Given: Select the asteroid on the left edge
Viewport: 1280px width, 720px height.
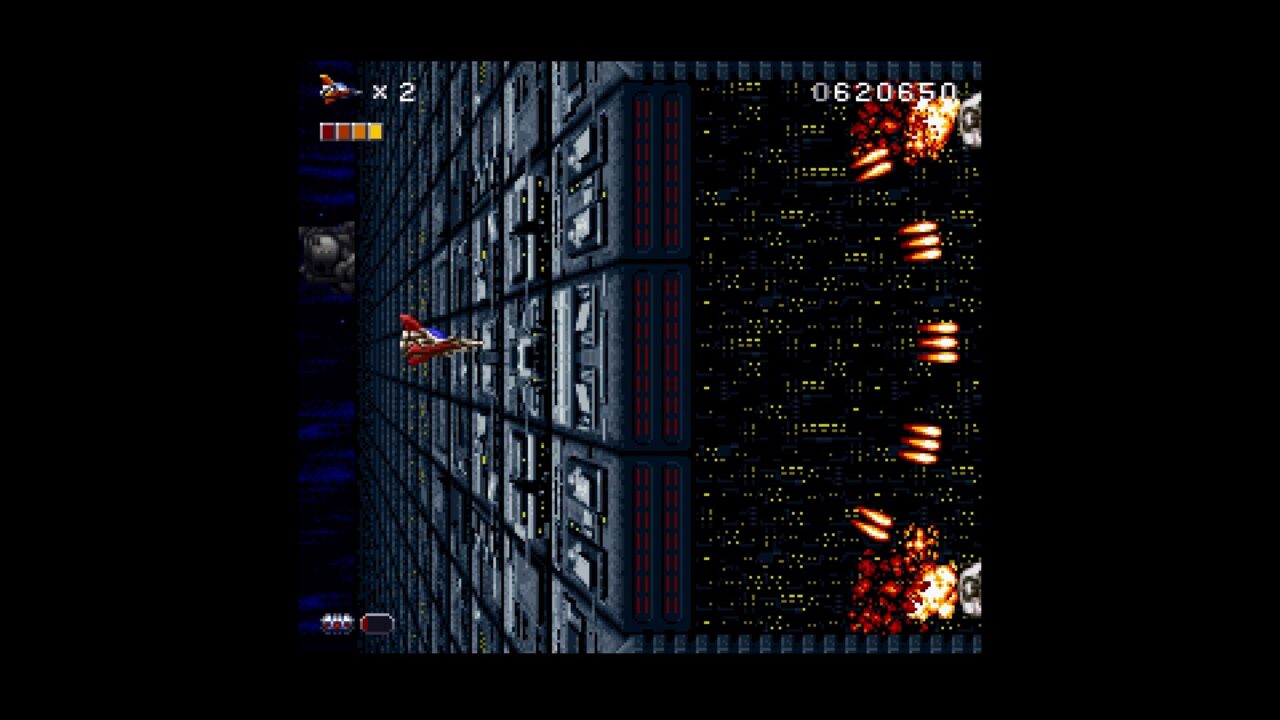Looking at the screenshot, I should (325, 255).
